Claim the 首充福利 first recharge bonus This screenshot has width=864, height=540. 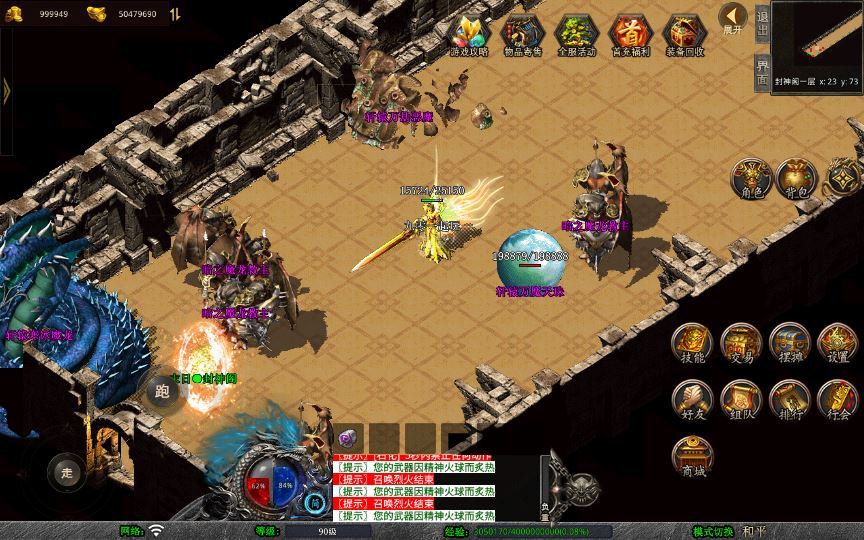(x=630, y=36)
